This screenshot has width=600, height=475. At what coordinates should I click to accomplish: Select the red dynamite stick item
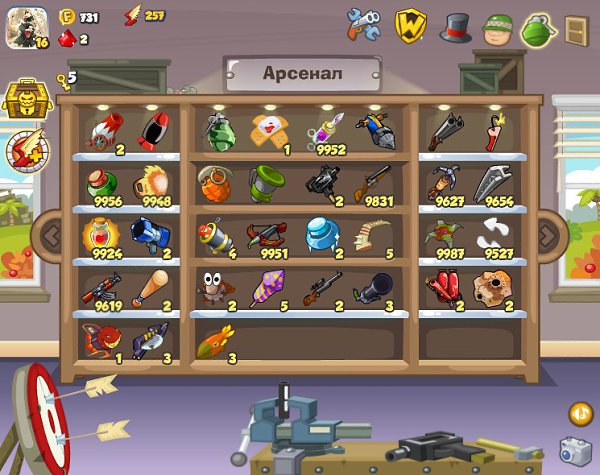[492, 132]
